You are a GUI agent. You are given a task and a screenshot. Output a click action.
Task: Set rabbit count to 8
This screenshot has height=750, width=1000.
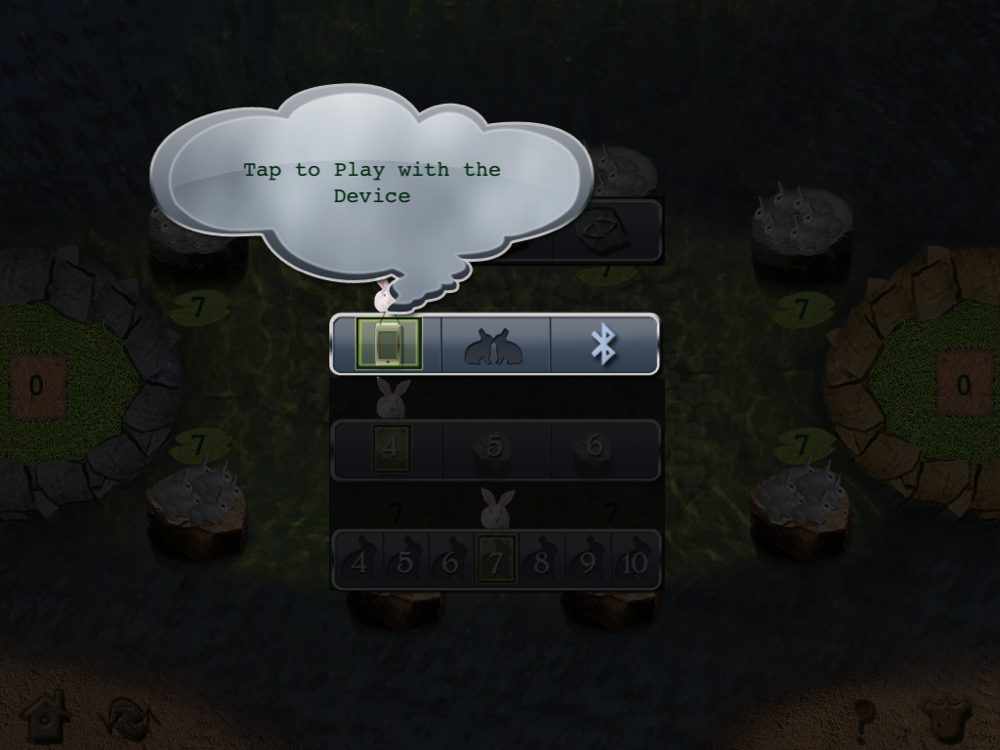click(x=541, y=562)
